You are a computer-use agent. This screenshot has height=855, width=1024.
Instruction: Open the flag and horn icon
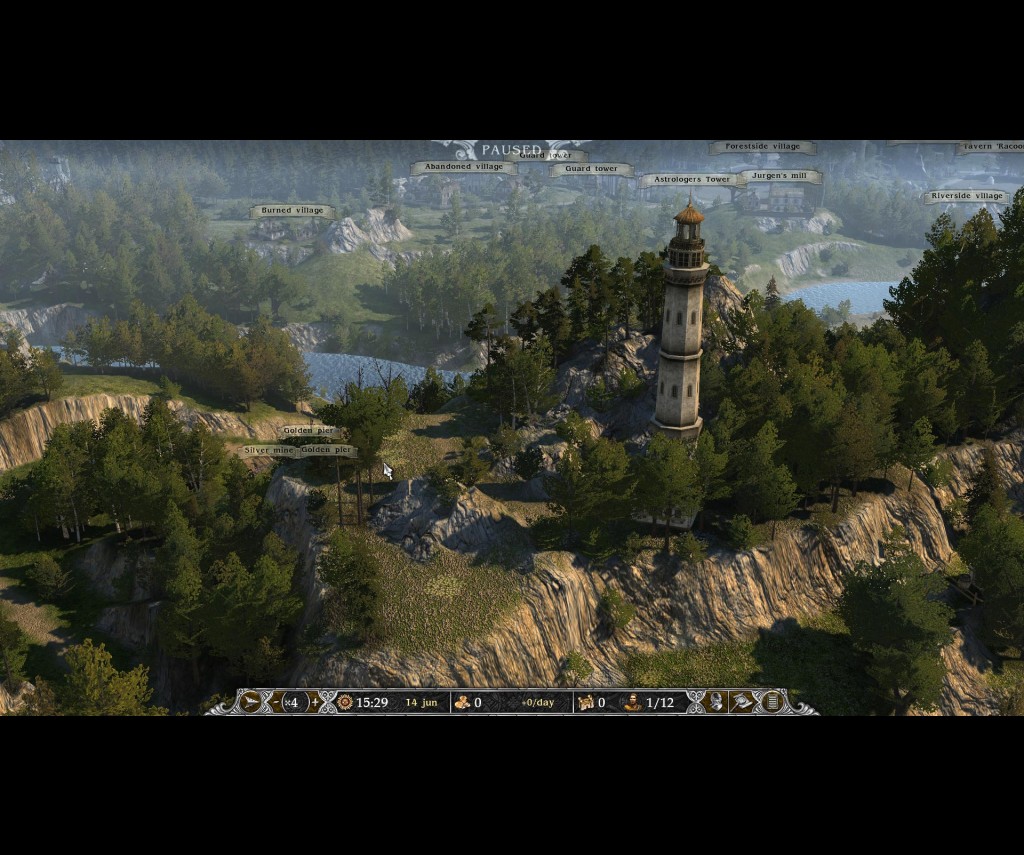(743, 702)
